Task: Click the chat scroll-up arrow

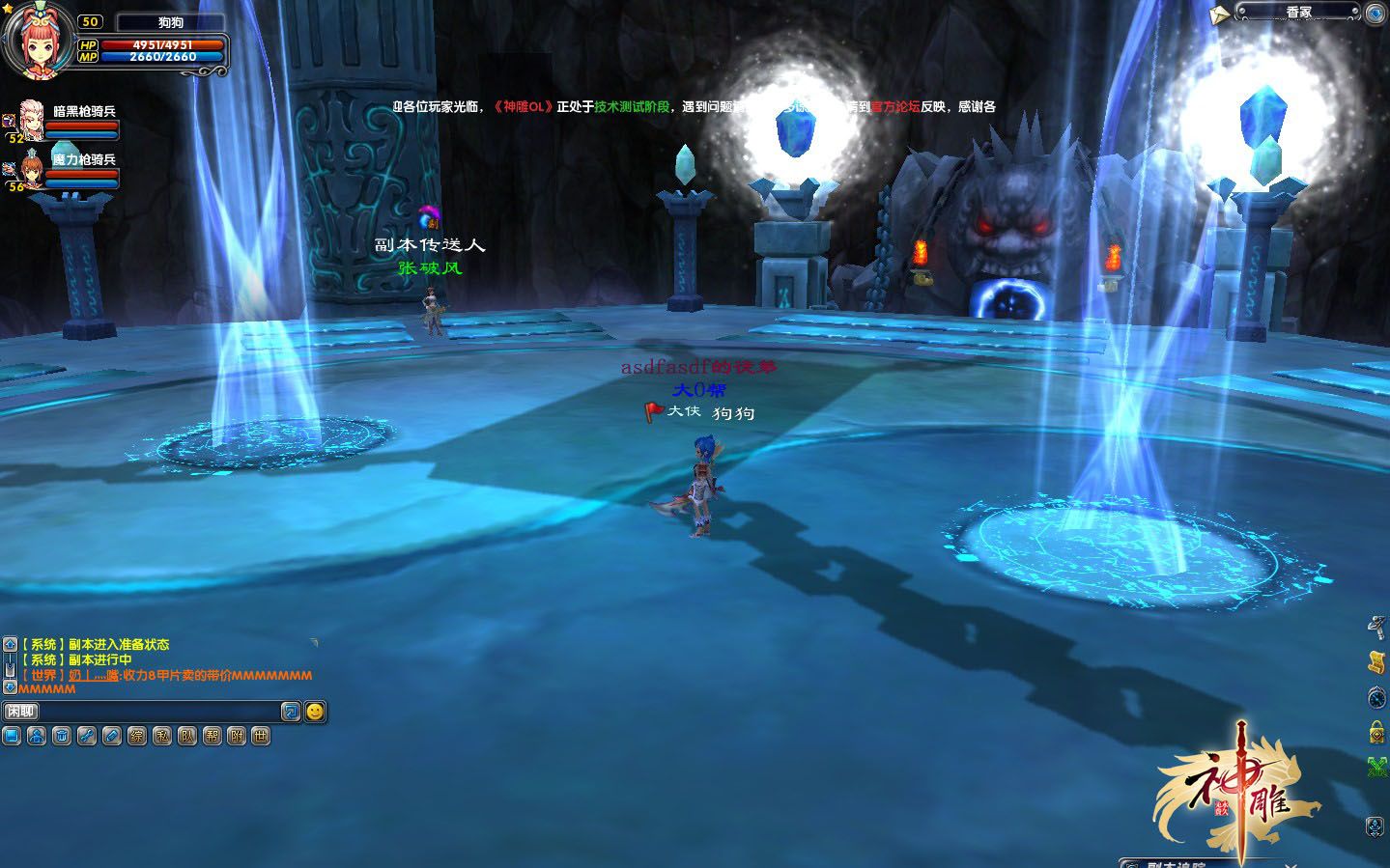Action: (x=10, y=644)
